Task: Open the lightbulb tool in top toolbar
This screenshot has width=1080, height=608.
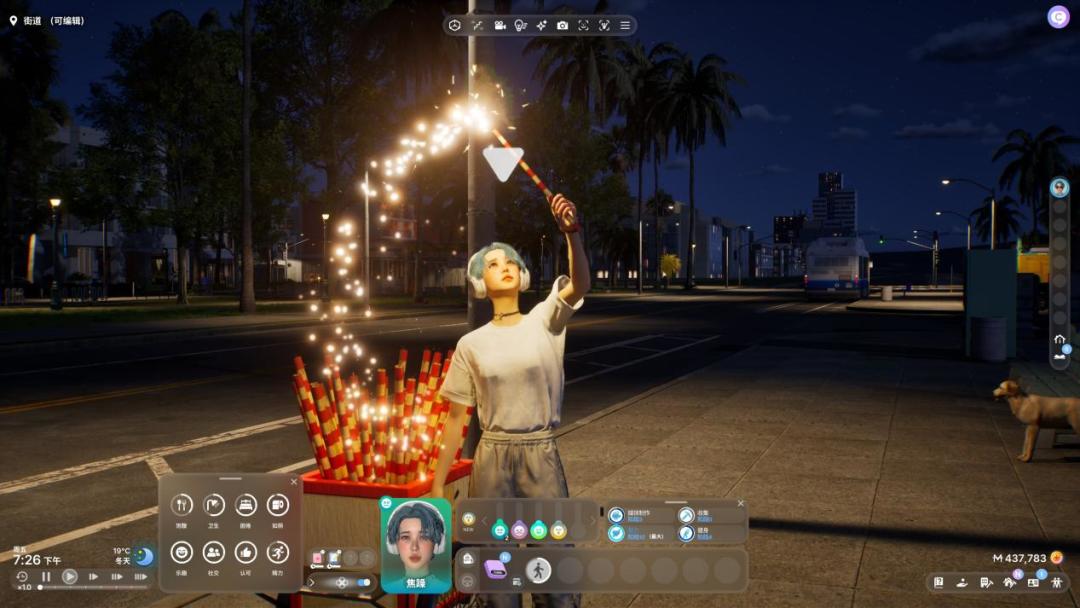Action: 520,25
